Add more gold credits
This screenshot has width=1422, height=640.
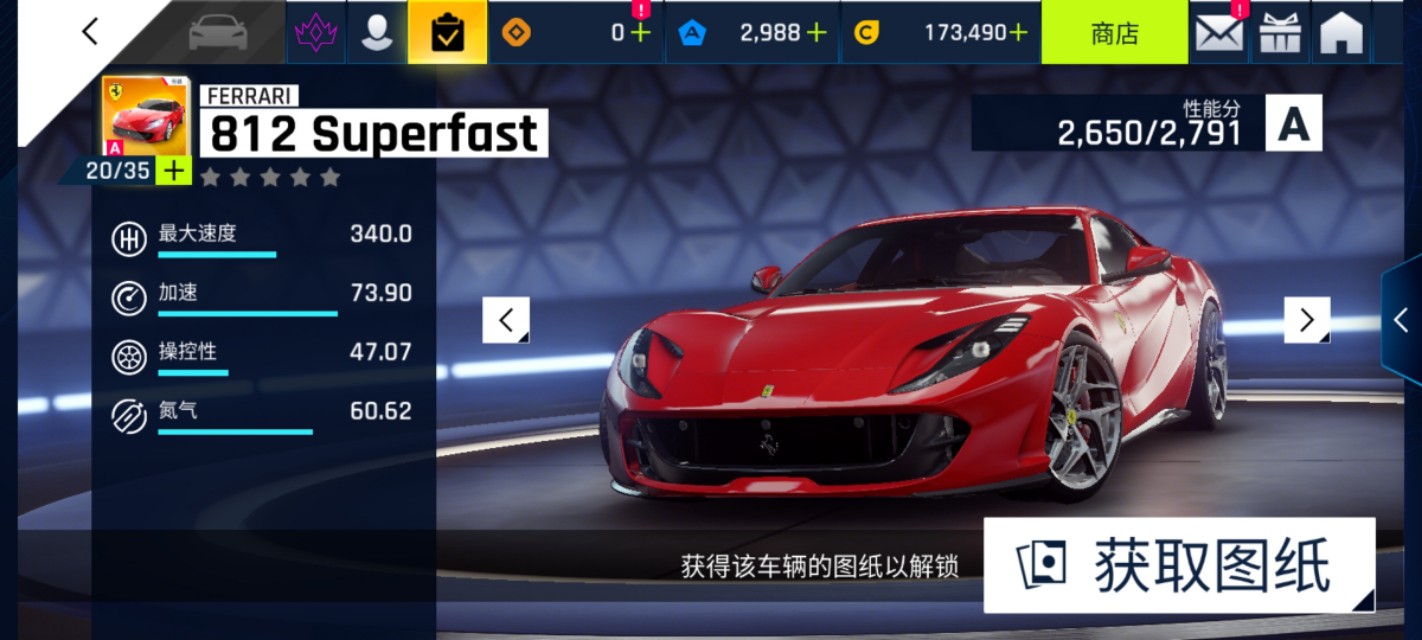[1018, 33]
